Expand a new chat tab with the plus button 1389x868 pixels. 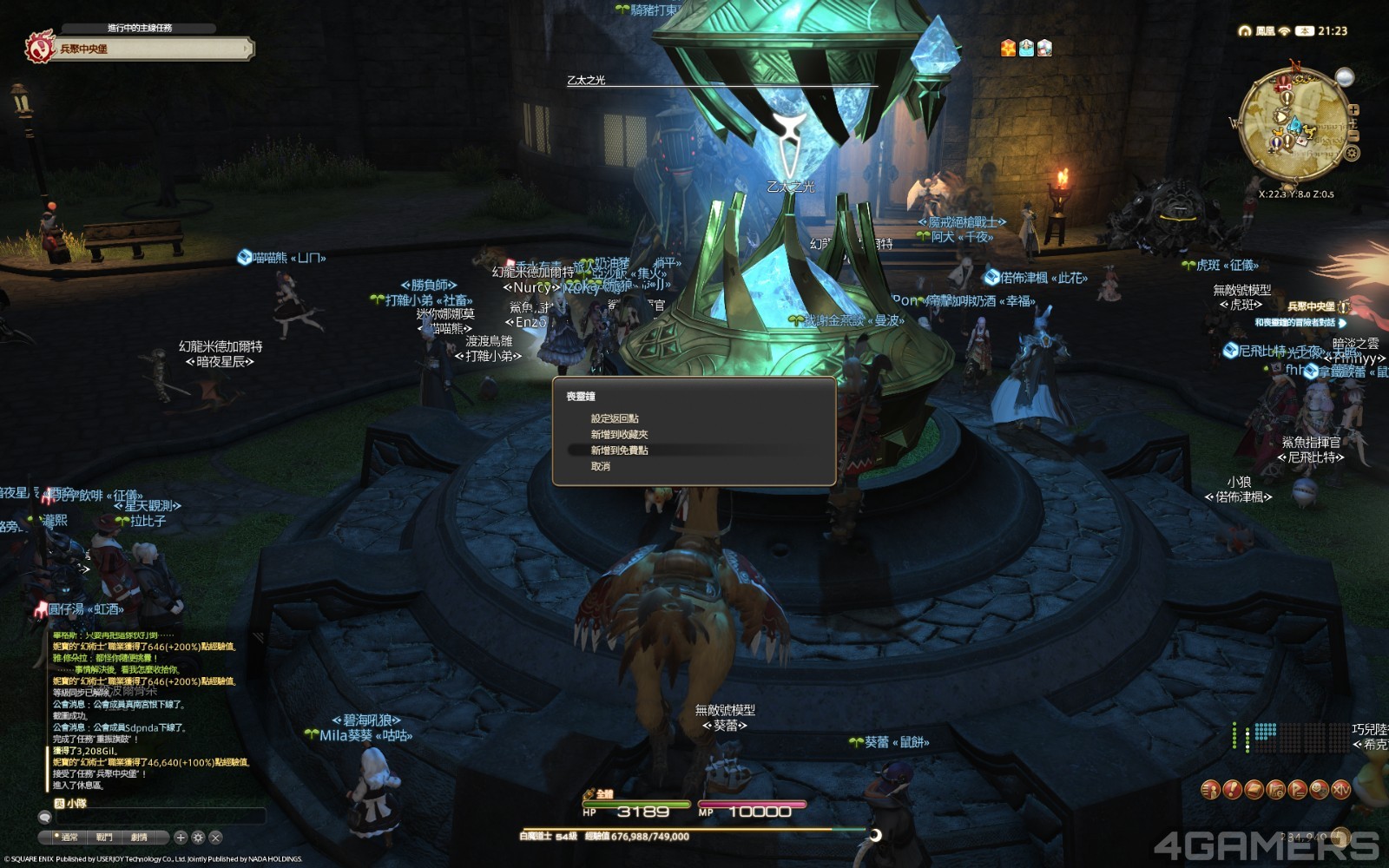coord(181,838)
